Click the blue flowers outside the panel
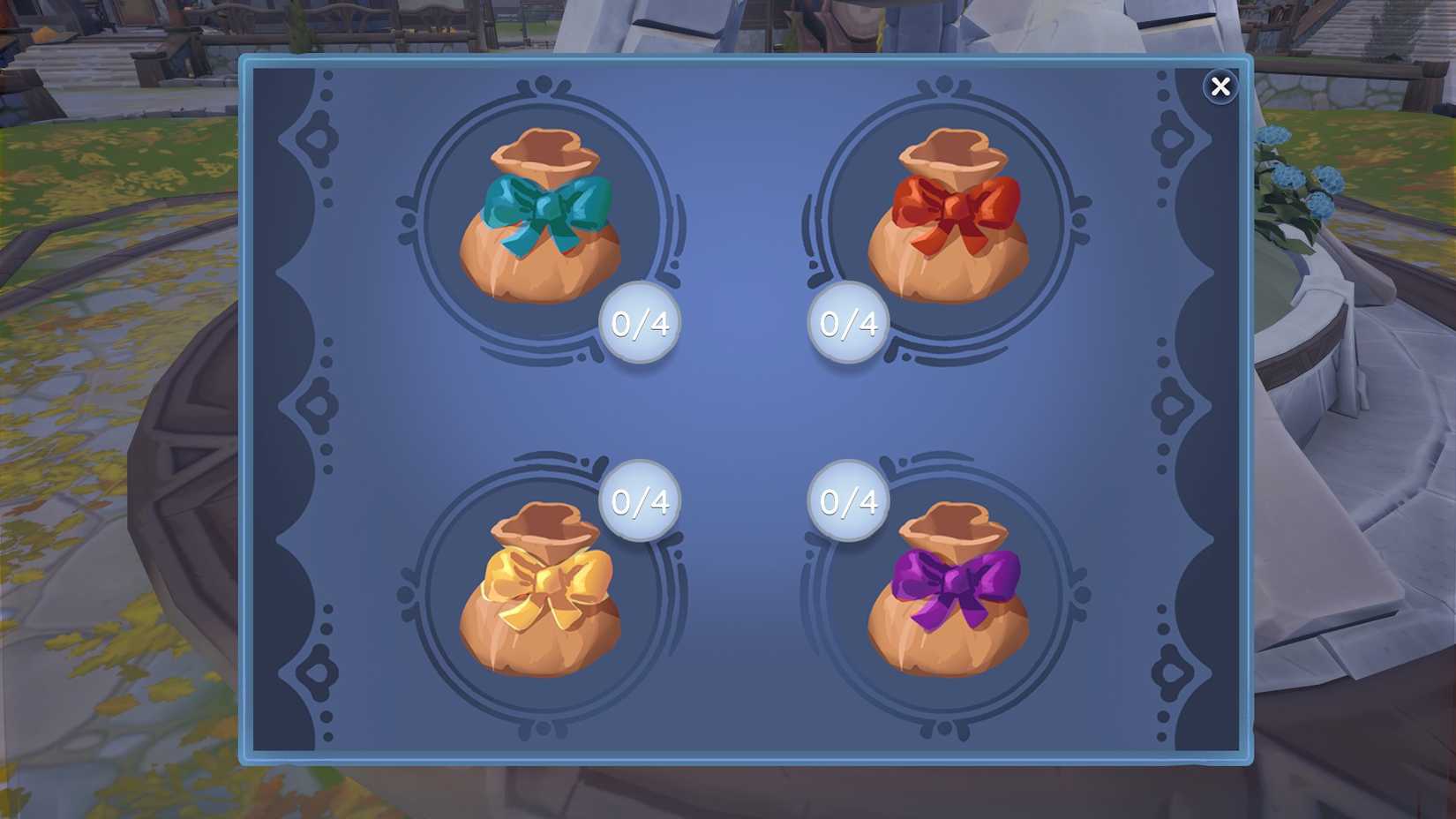 pos(1288,177)
